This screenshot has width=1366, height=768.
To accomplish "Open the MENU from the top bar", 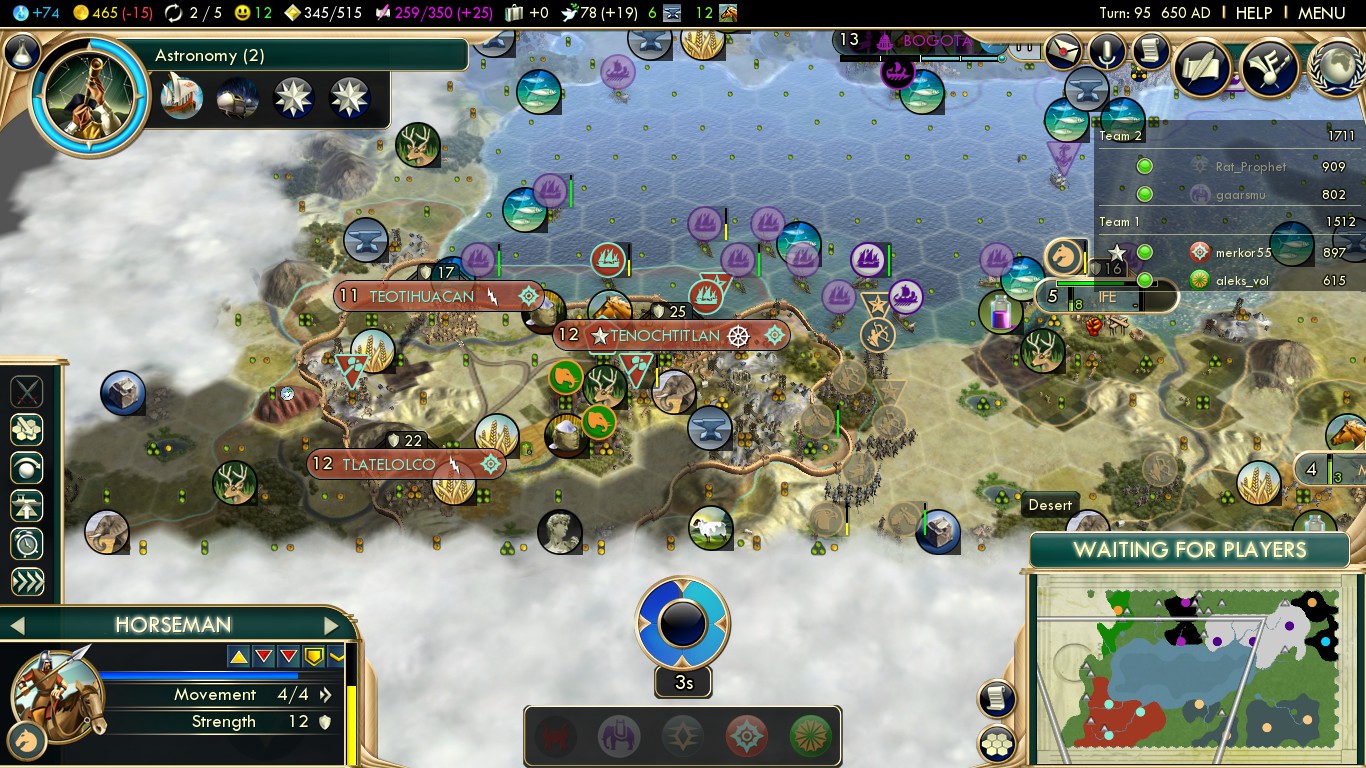I will [x=1321, y=13].
